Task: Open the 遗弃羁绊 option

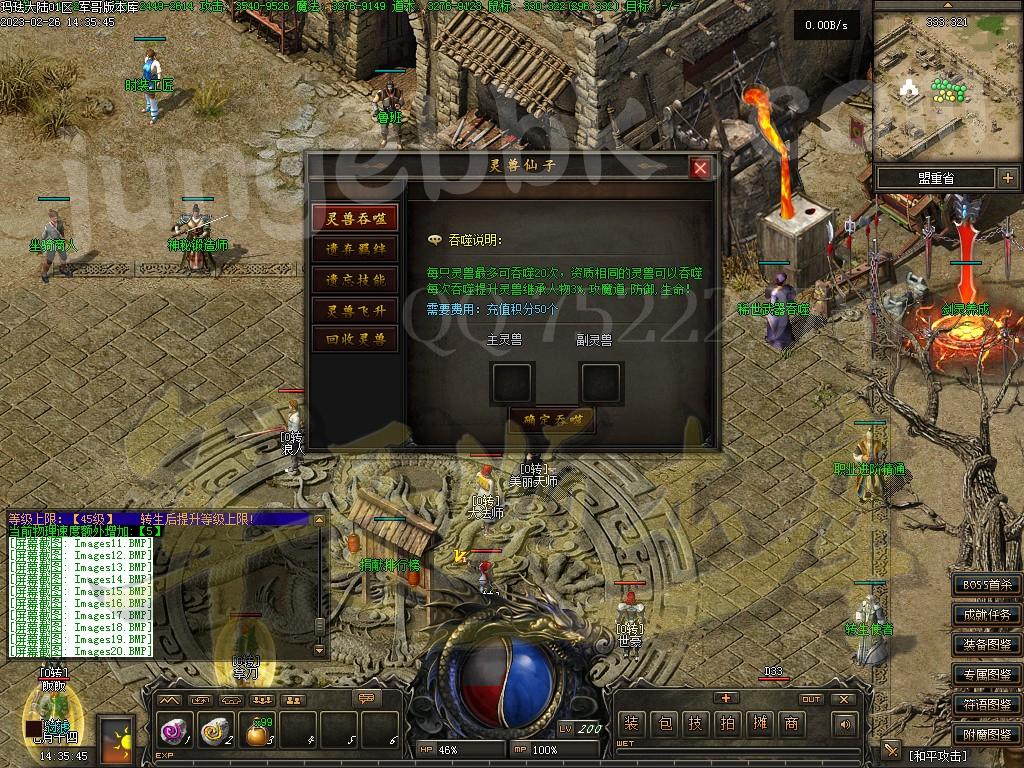Action: click(x=354, y=249)
